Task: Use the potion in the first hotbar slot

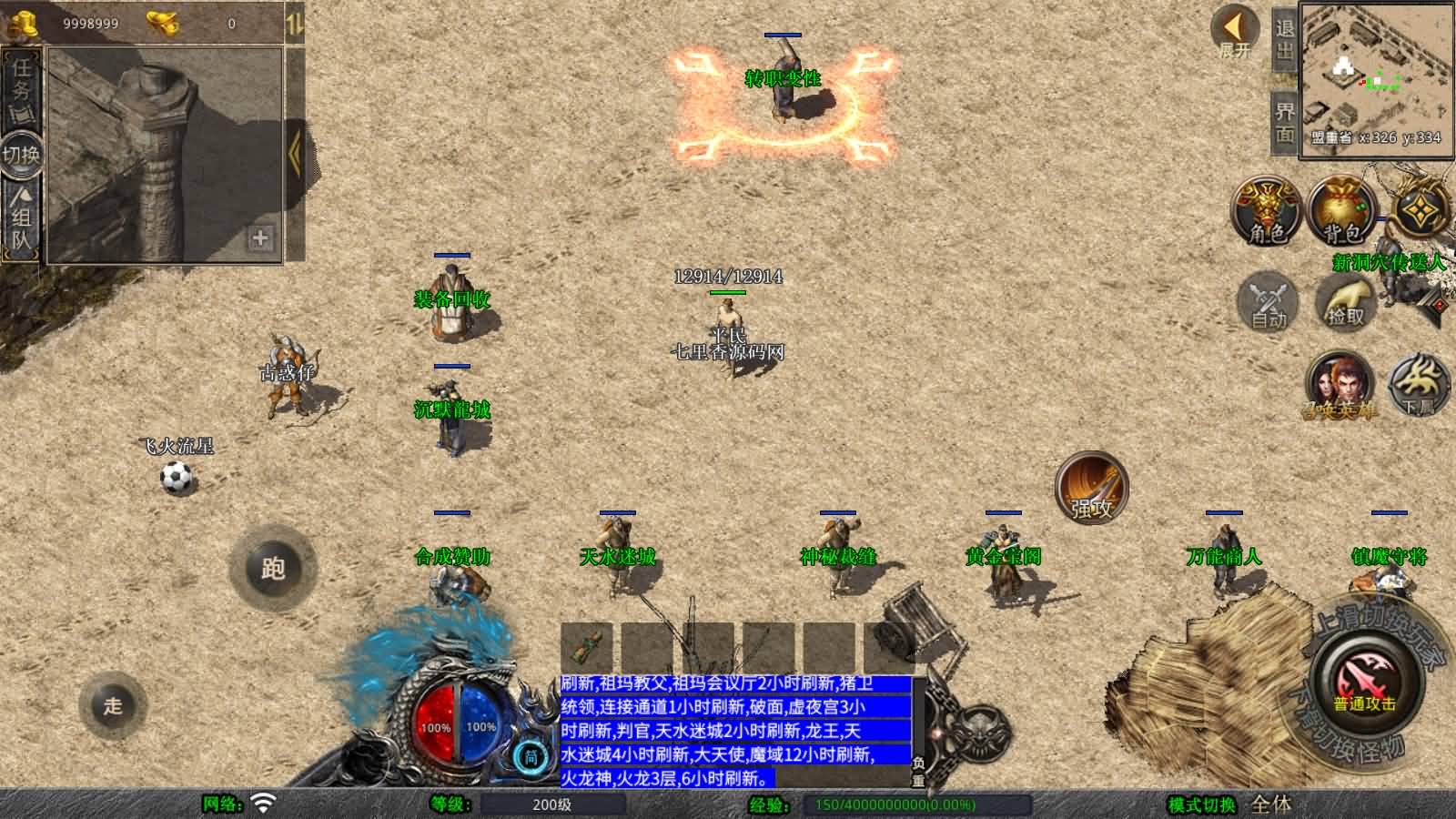Action: tap(587, 647)
